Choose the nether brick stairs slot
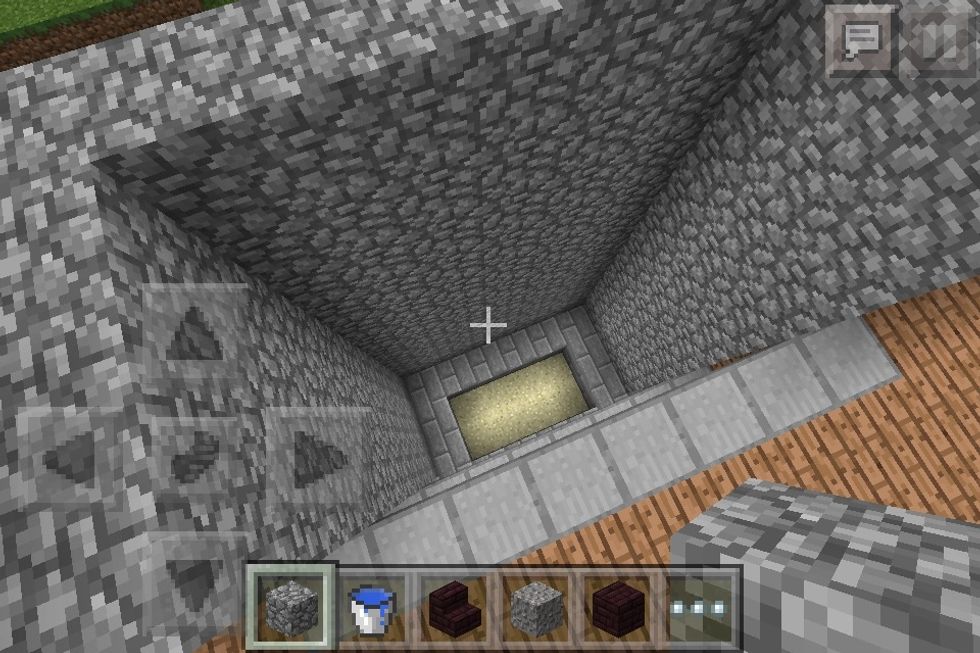The height and width of the screenshot is (653, 980). [456, 607]
